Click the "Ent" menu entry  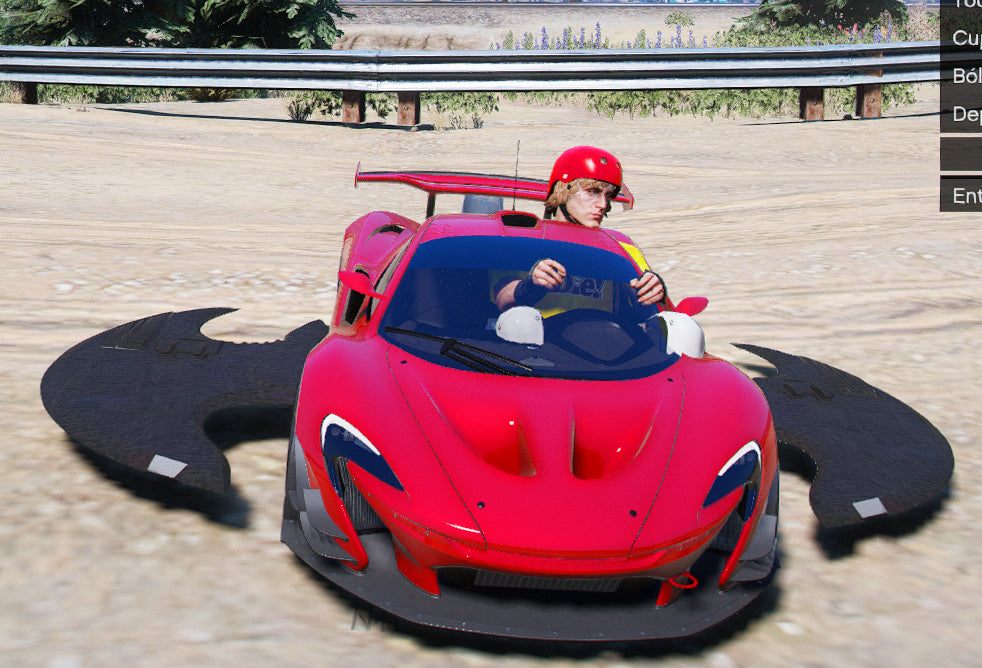coord(963,195)
